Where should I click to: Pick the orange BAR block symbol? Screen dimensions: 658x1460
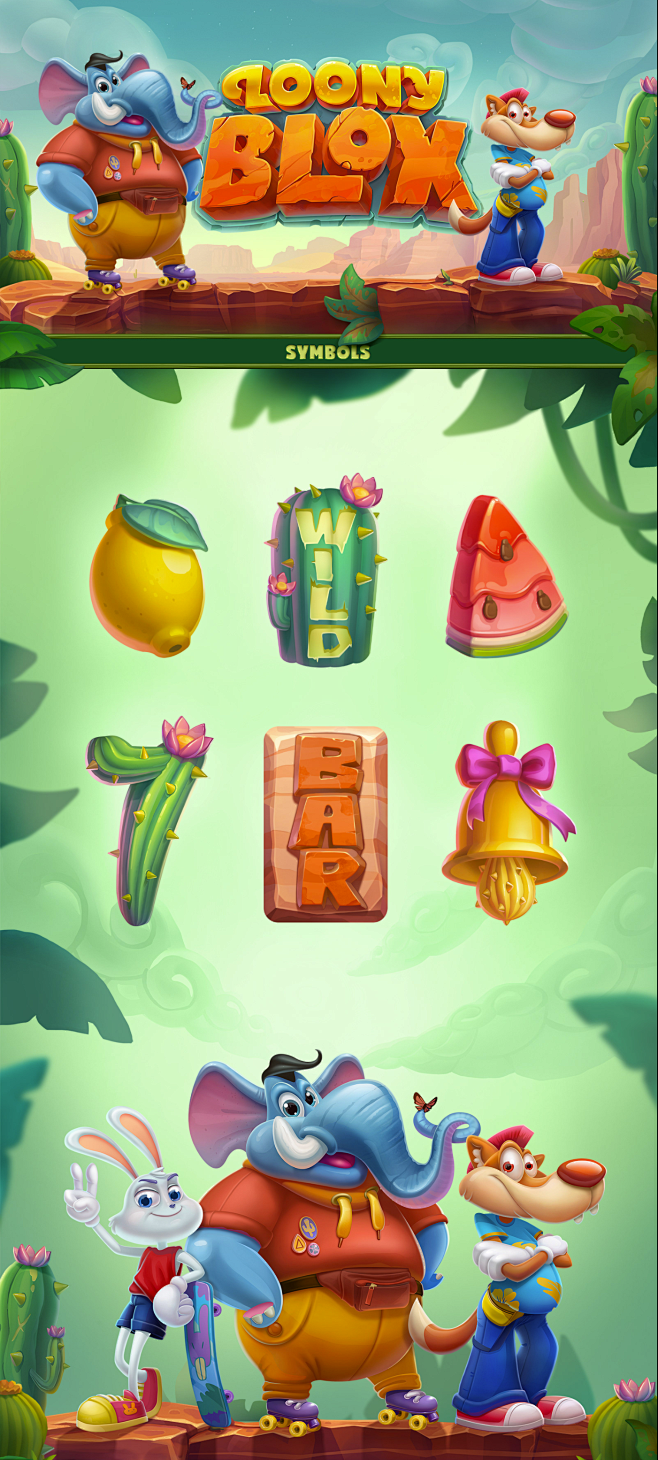(x=325, y=823)
